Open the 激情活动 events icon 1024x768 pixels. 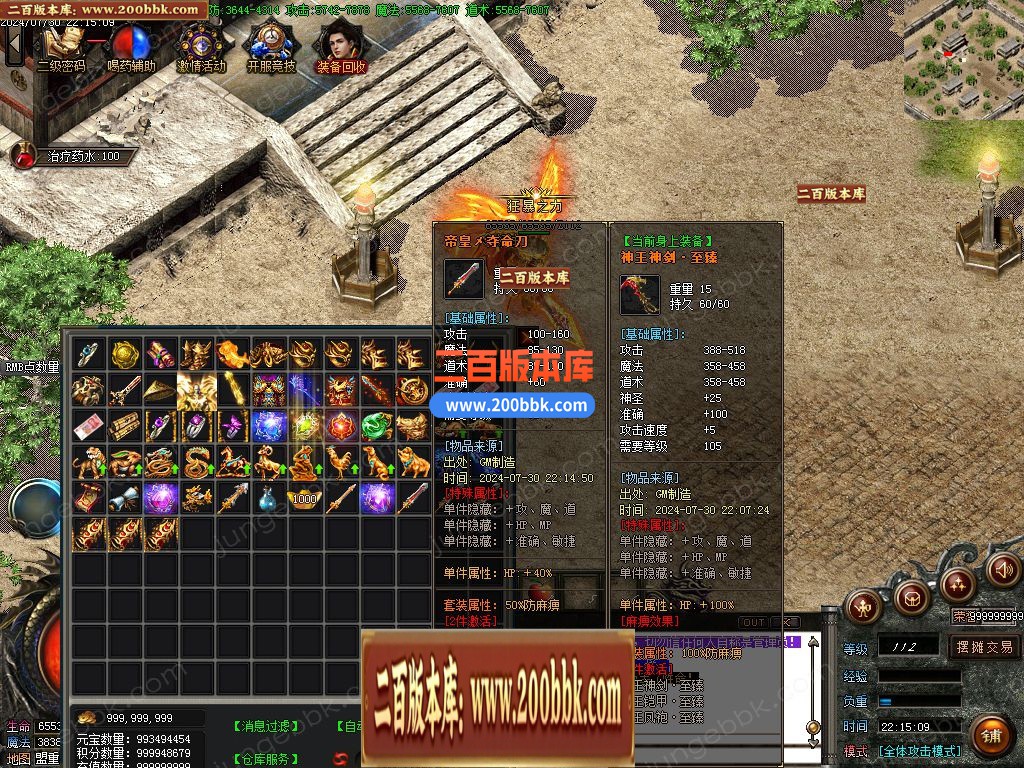(x=201, y=45)
